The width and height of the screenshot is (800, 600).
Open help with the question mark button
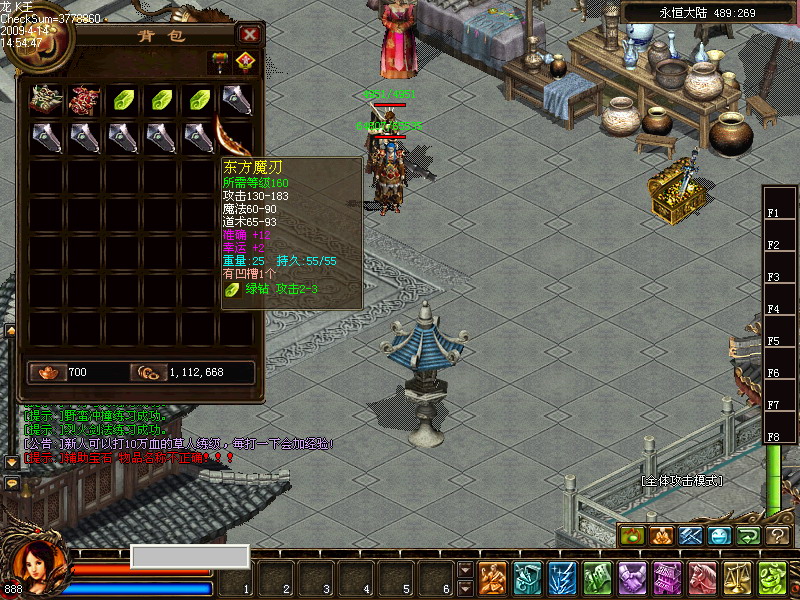point(778,536)
